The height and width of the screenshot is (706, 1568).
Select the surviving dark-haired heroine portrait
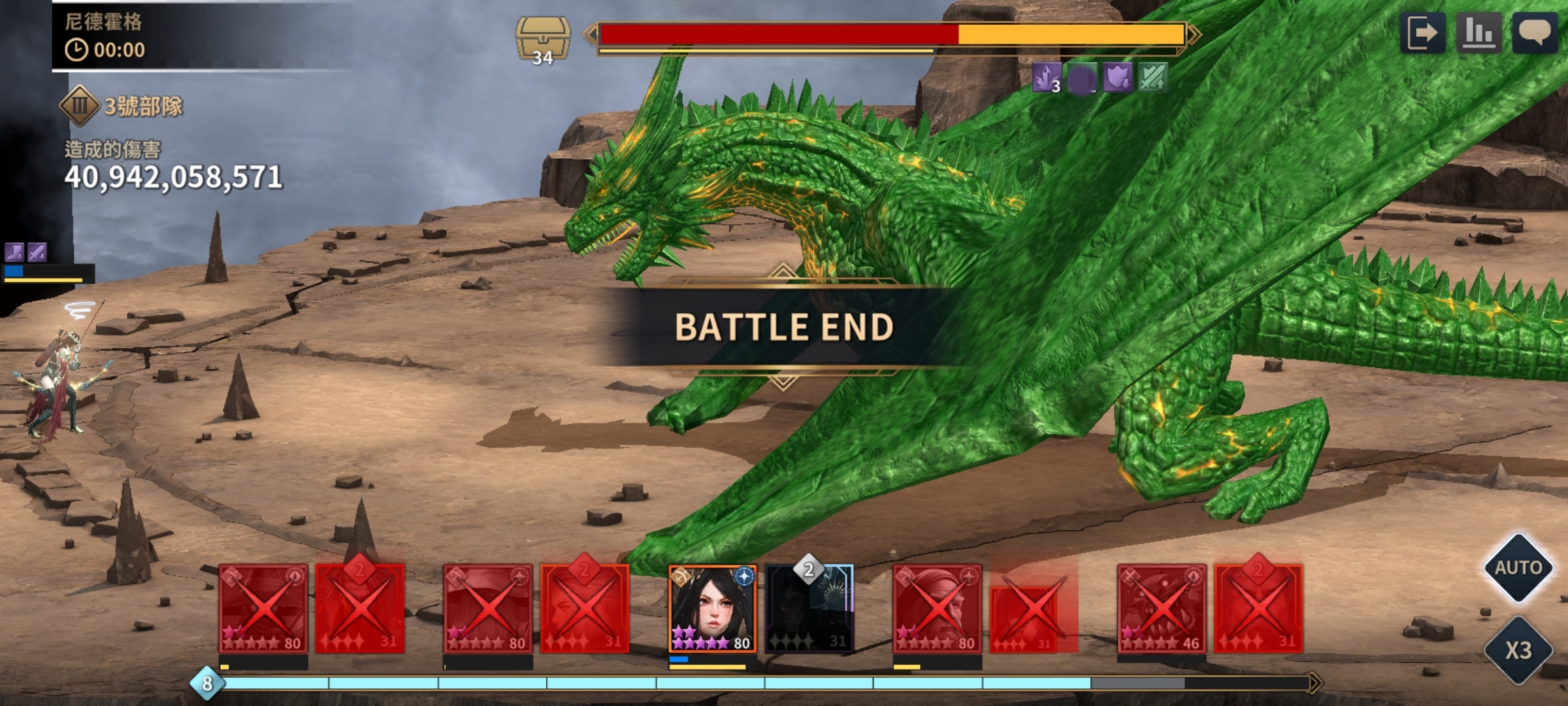712,609
